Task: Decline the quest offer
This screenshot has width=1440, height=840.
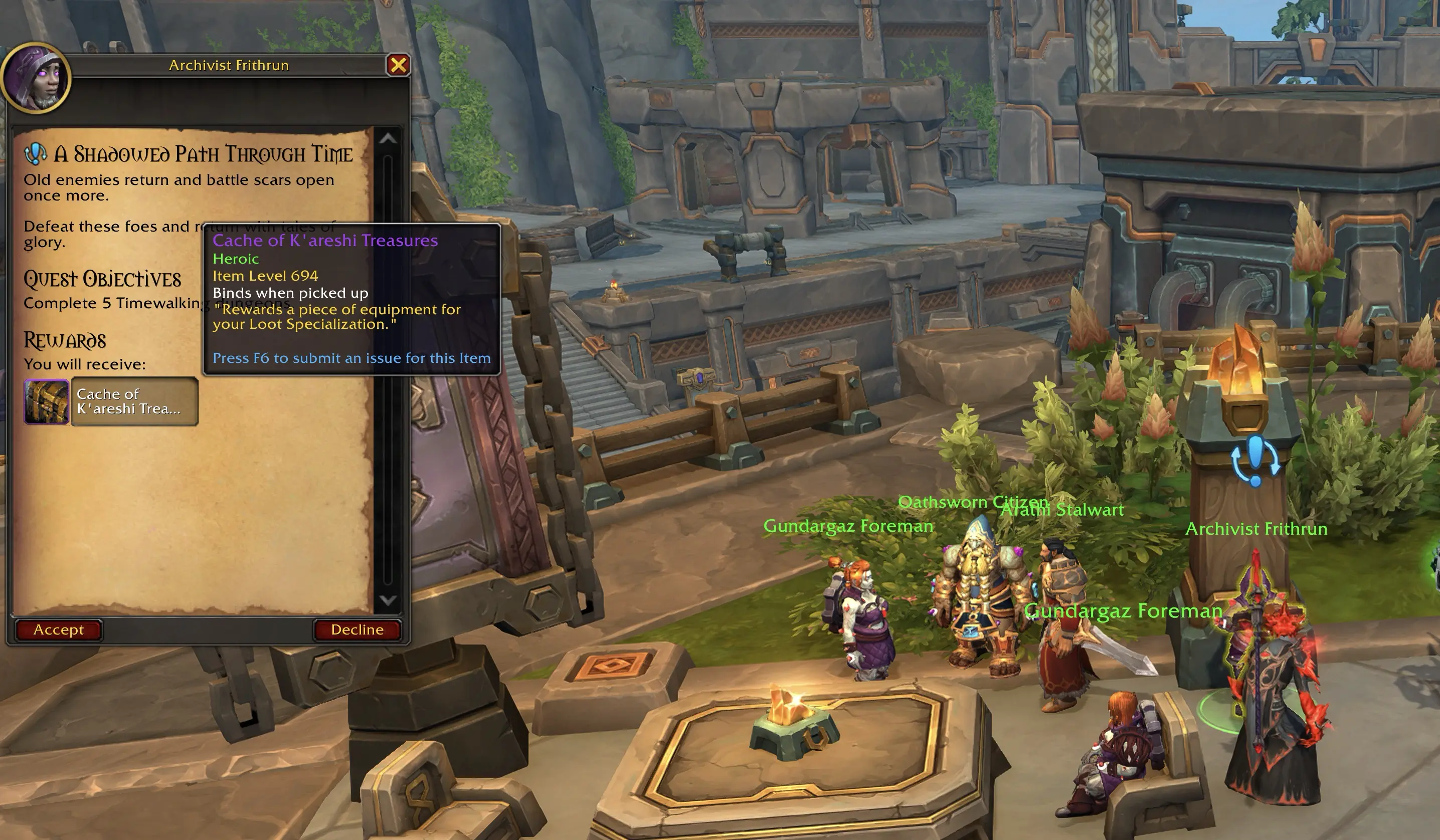Action: click(357, 630)
